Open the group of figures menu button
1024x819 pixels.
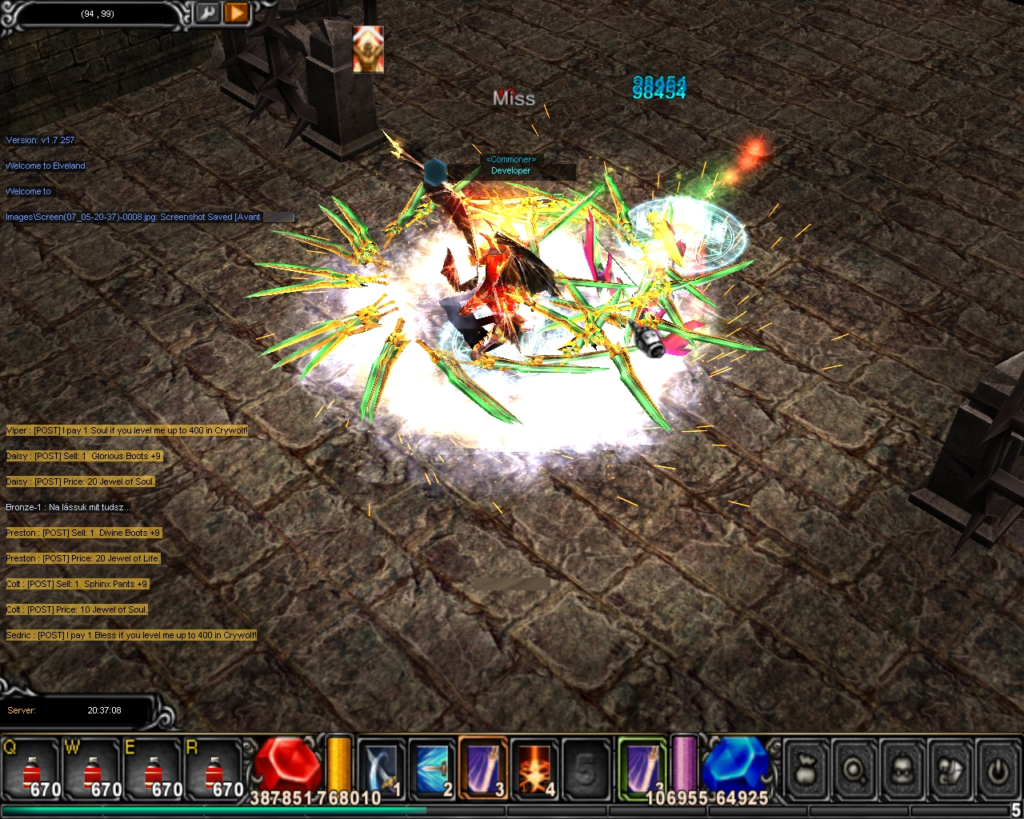tap(949, 767)
